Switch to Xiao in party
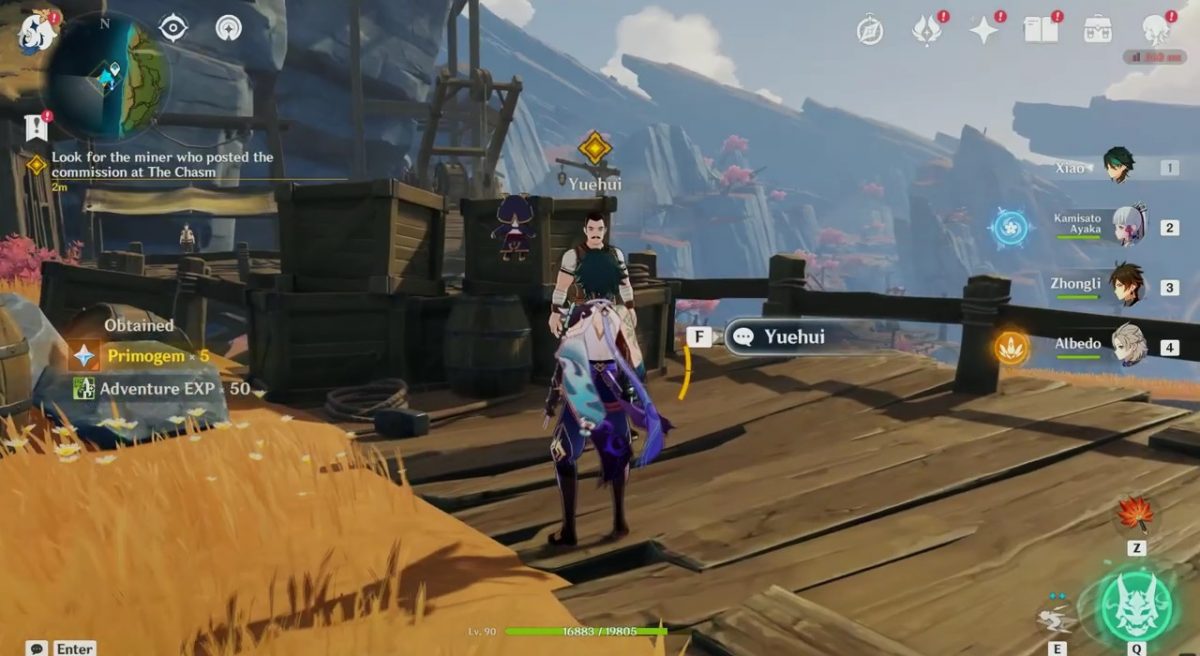Viewport: 1200px width, 656px height. tap(1118, 166)
